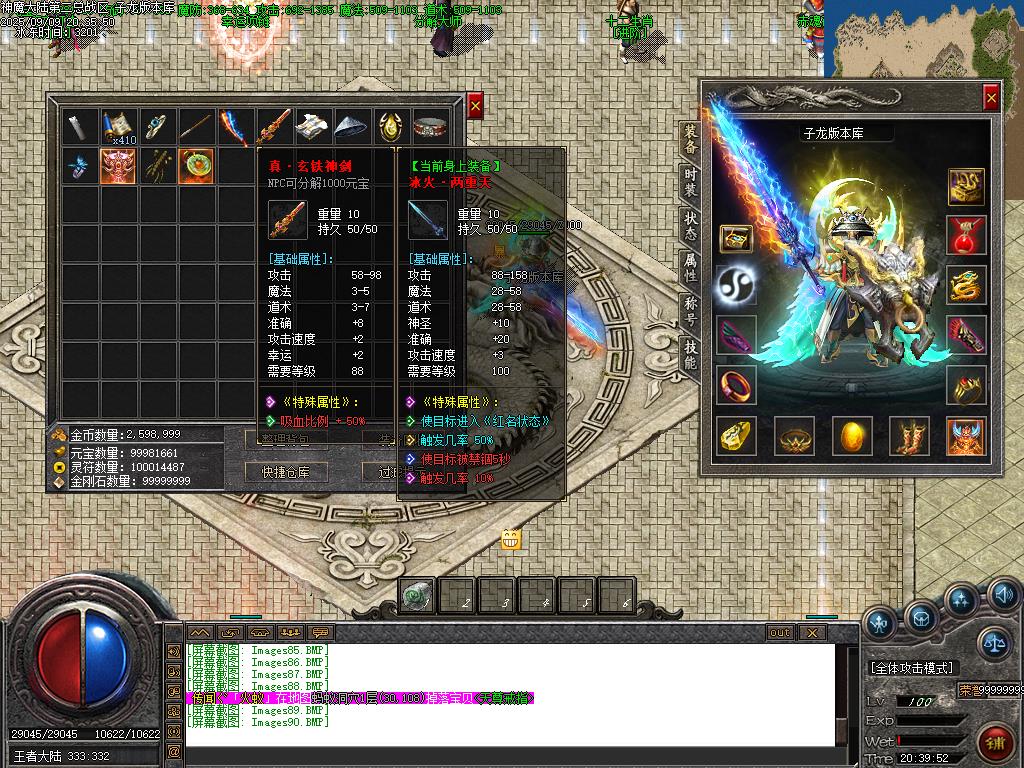Pick the conical bamboo hat in the bag
This screenshot has width=1024, height=768.
(352, 127)
